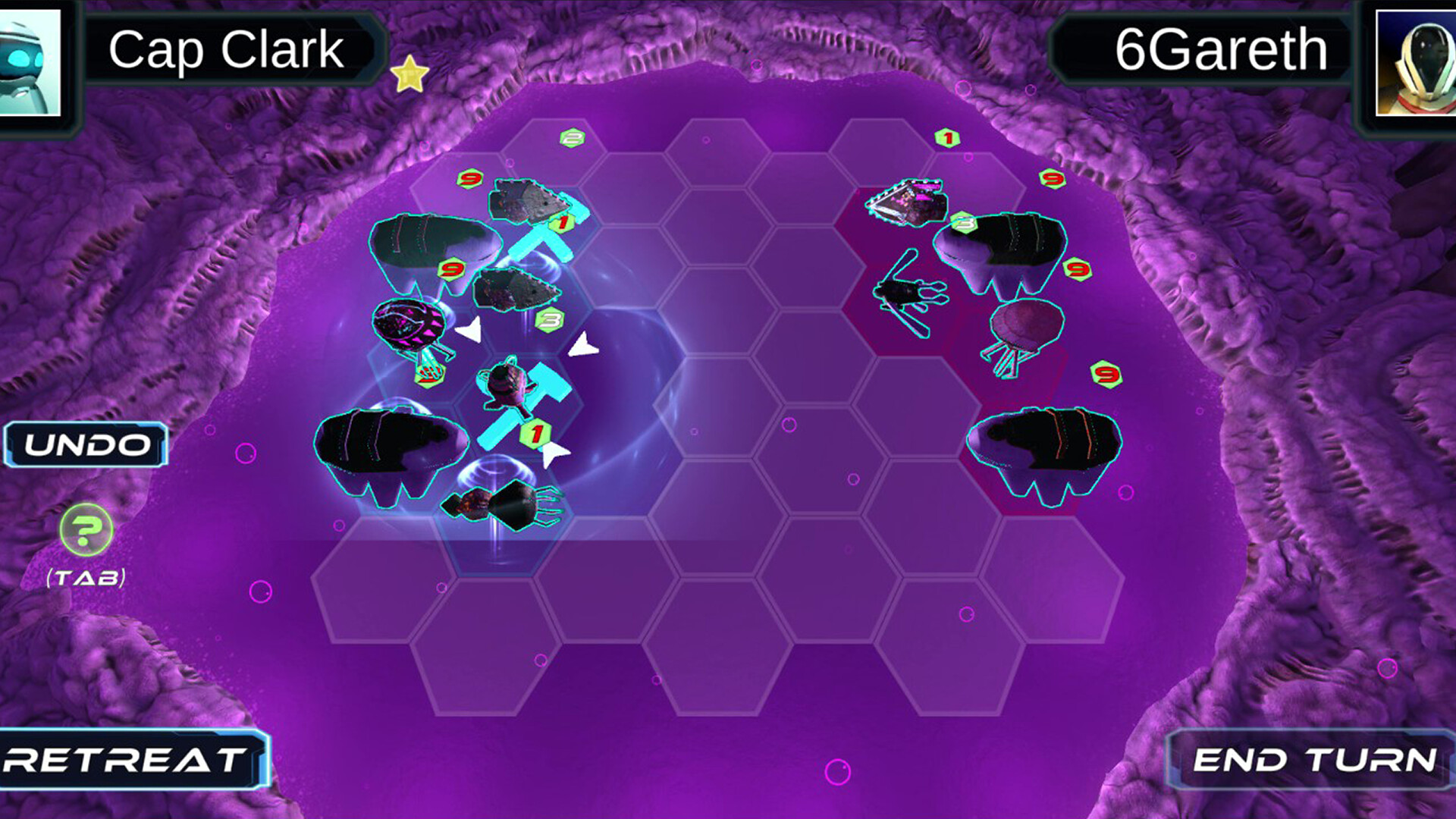Viewport: 1456px width, 819px height.
Task: Click the RETREAT button
Action: [x=125, y=758]
